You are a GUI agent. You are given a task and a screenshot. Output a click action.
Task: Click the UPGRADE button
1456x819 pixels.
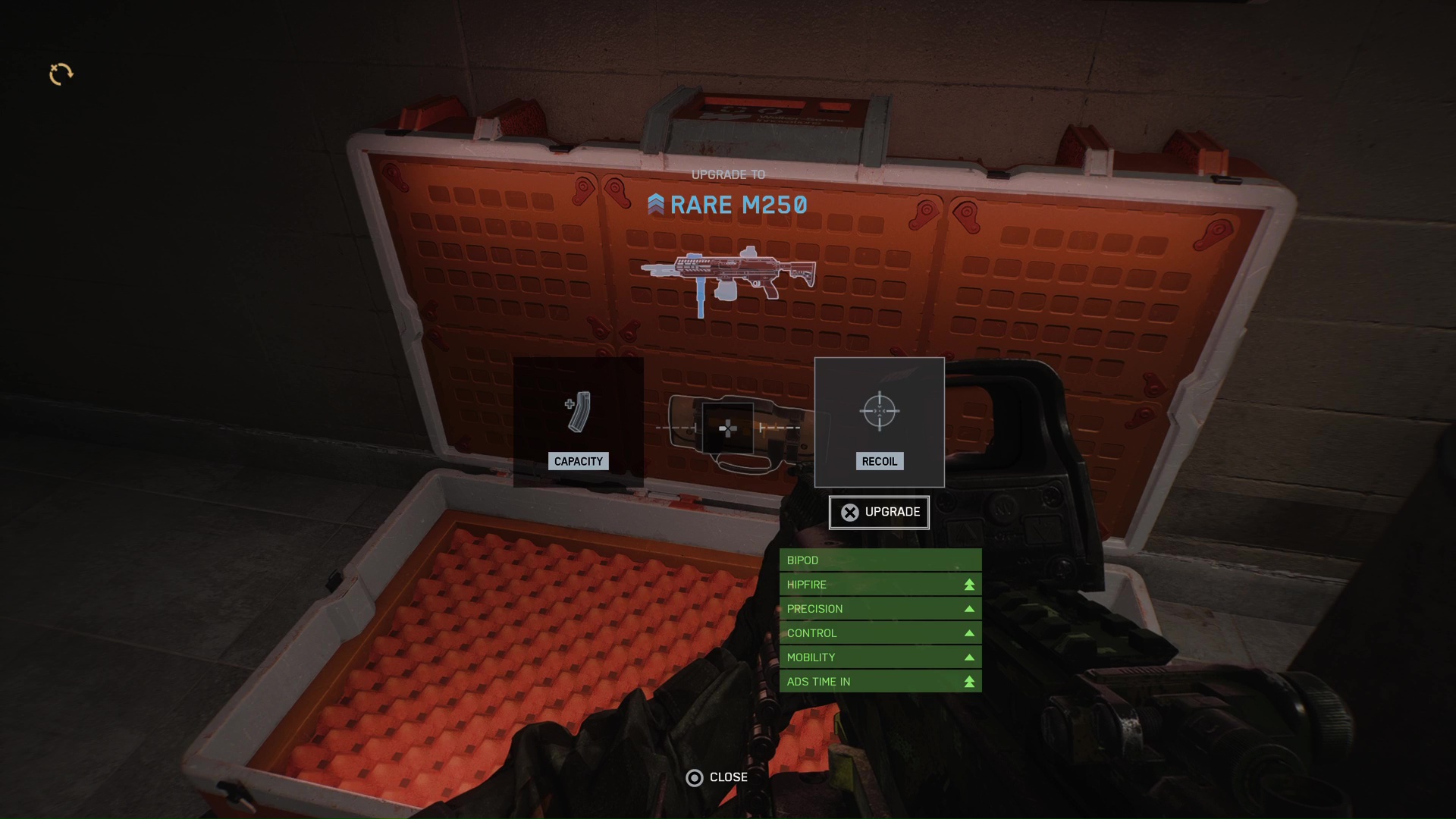[x=878, y=512]
